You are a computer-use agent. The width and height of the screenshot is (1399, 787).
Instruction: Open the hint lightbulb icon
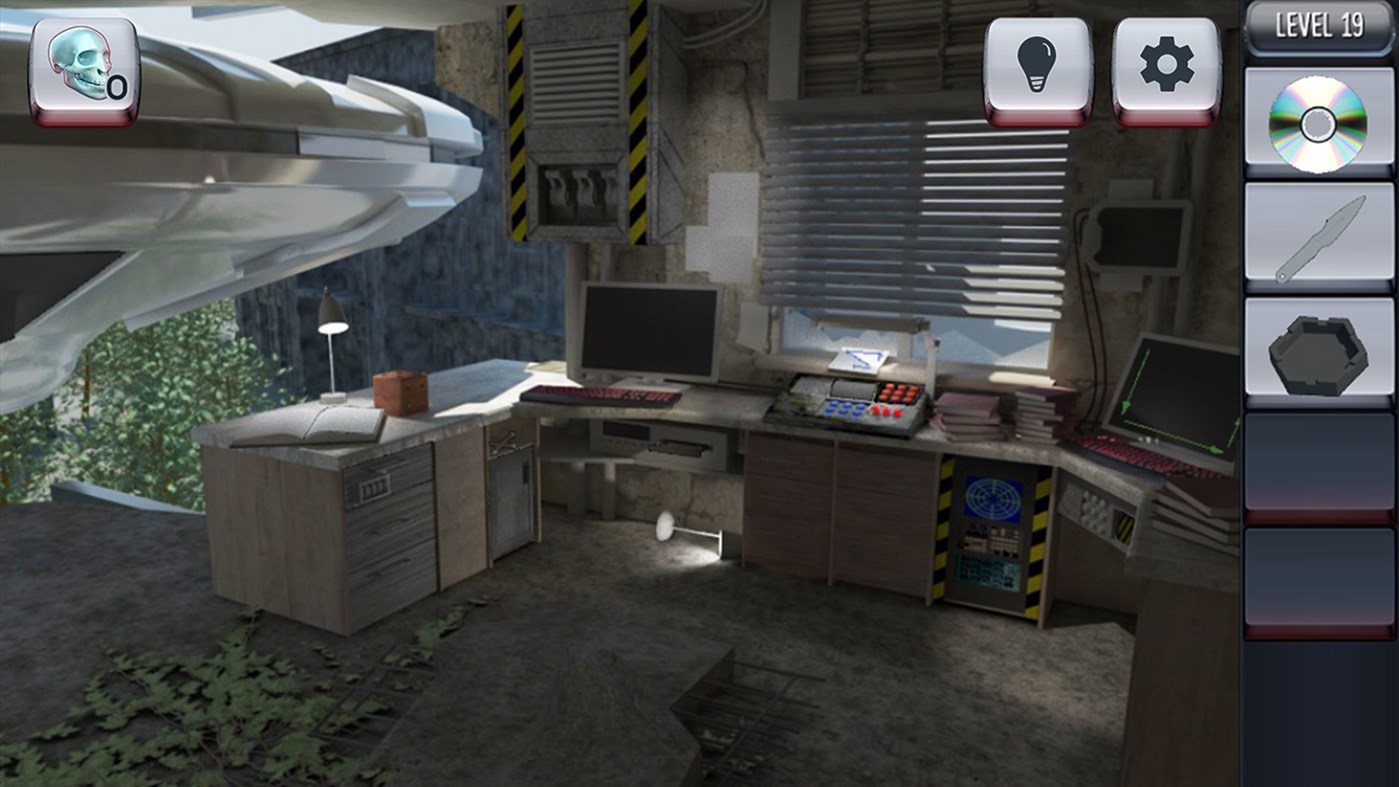tap(1036, 62)
